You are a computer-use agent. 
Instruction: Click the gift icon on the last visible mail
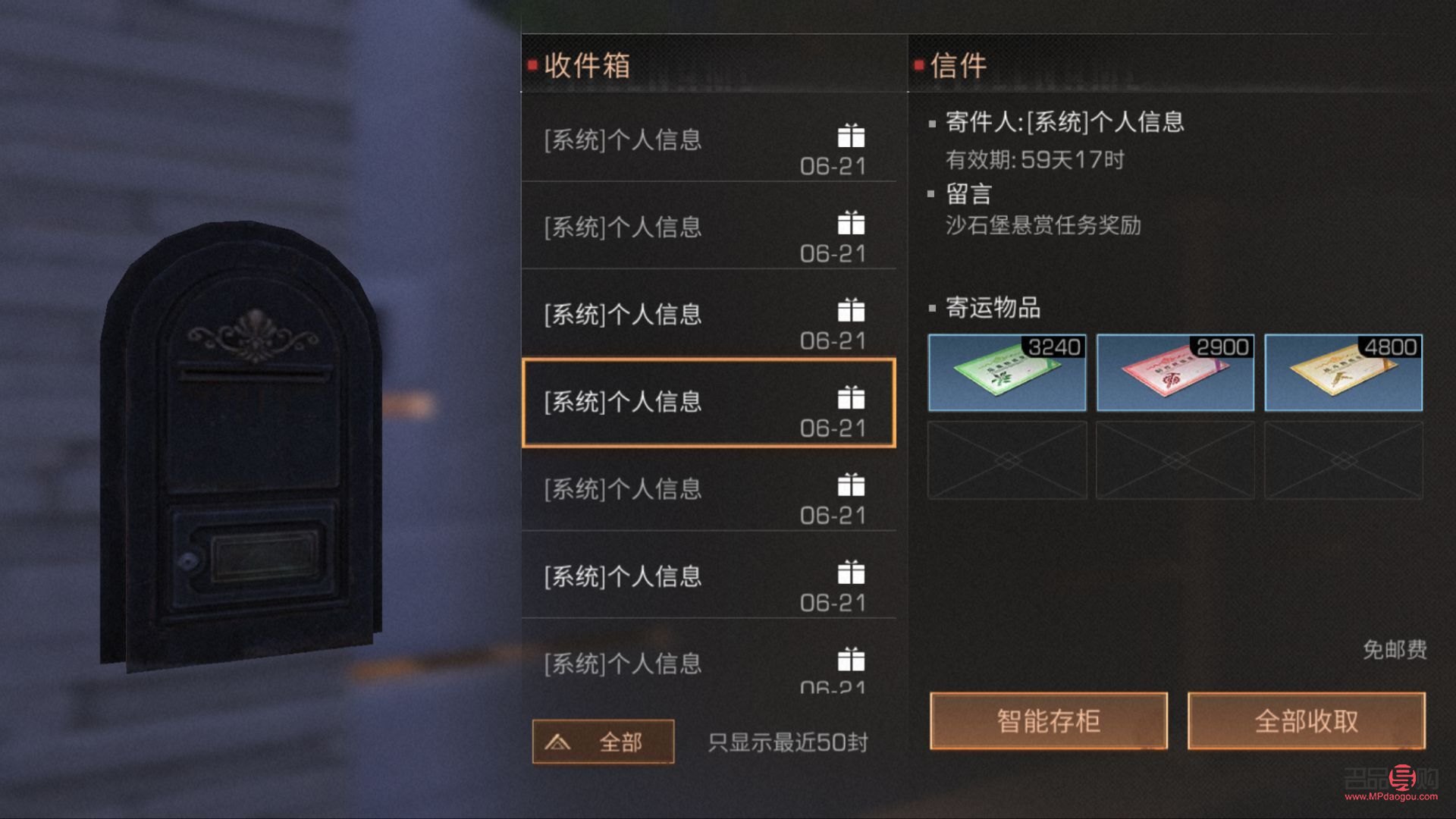tap(851, 661)
